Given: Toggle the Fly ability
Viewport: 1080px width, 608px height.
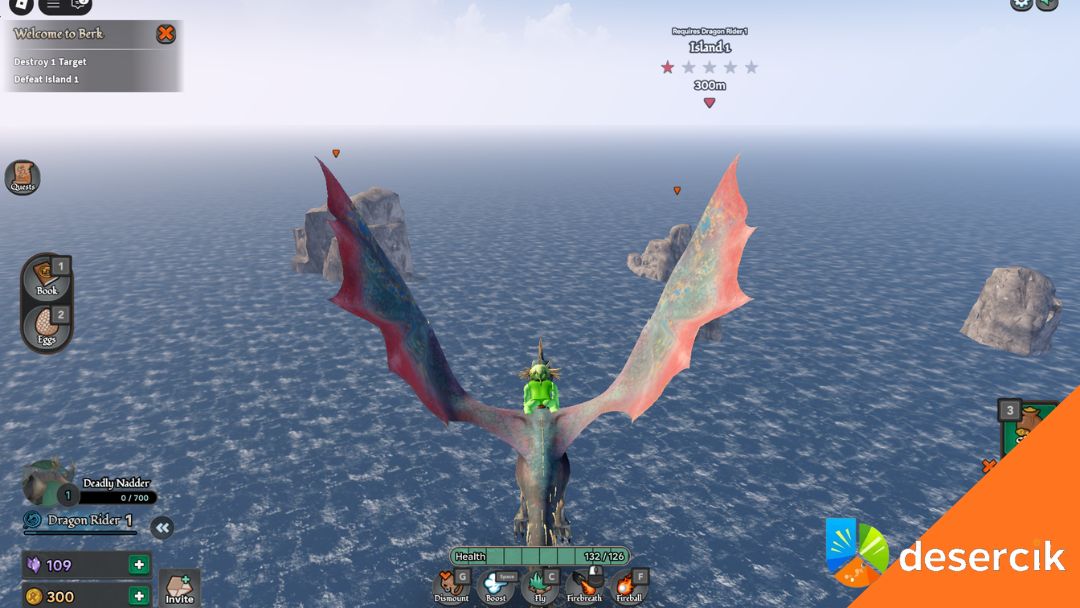Looking at the screenshot, I should [540, 586].
